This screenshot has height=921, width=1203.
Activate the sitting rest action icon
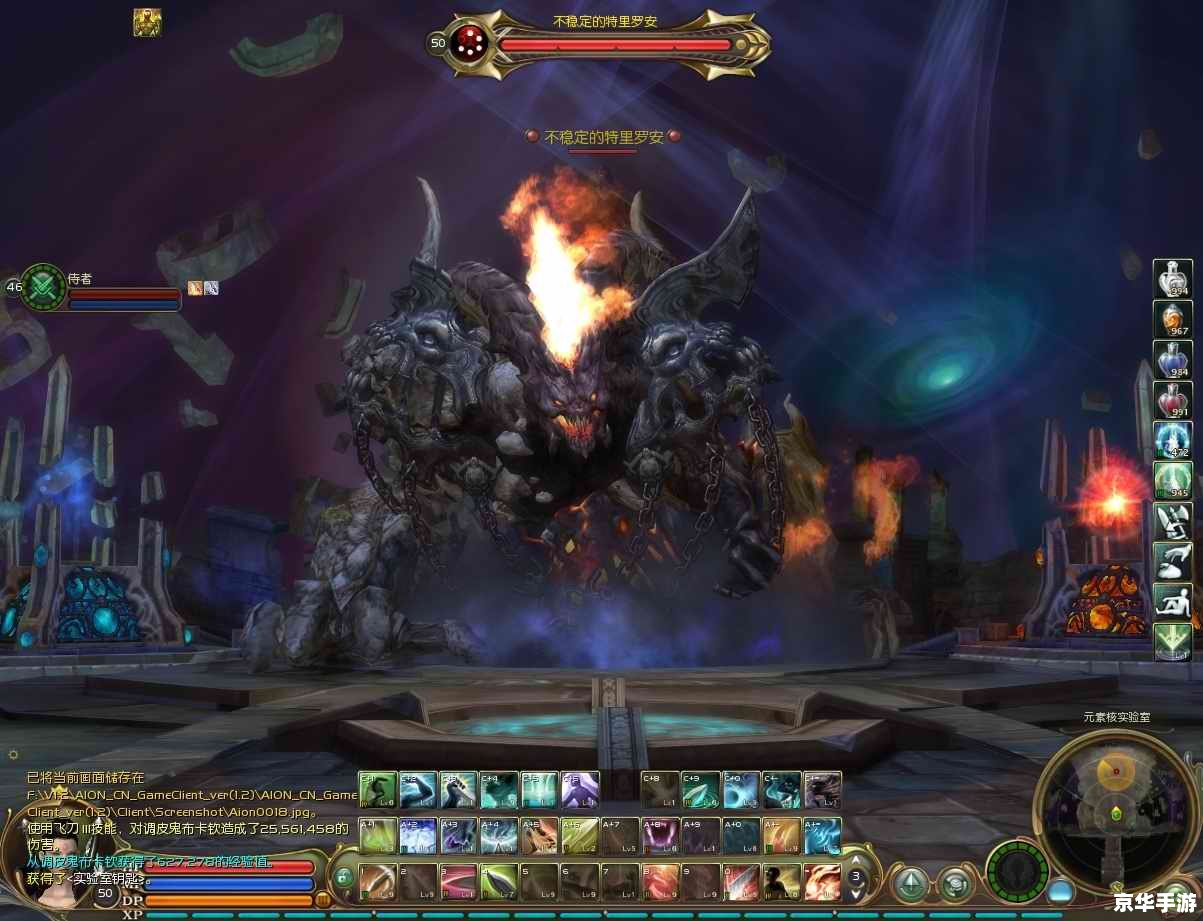coord(1172,601)
